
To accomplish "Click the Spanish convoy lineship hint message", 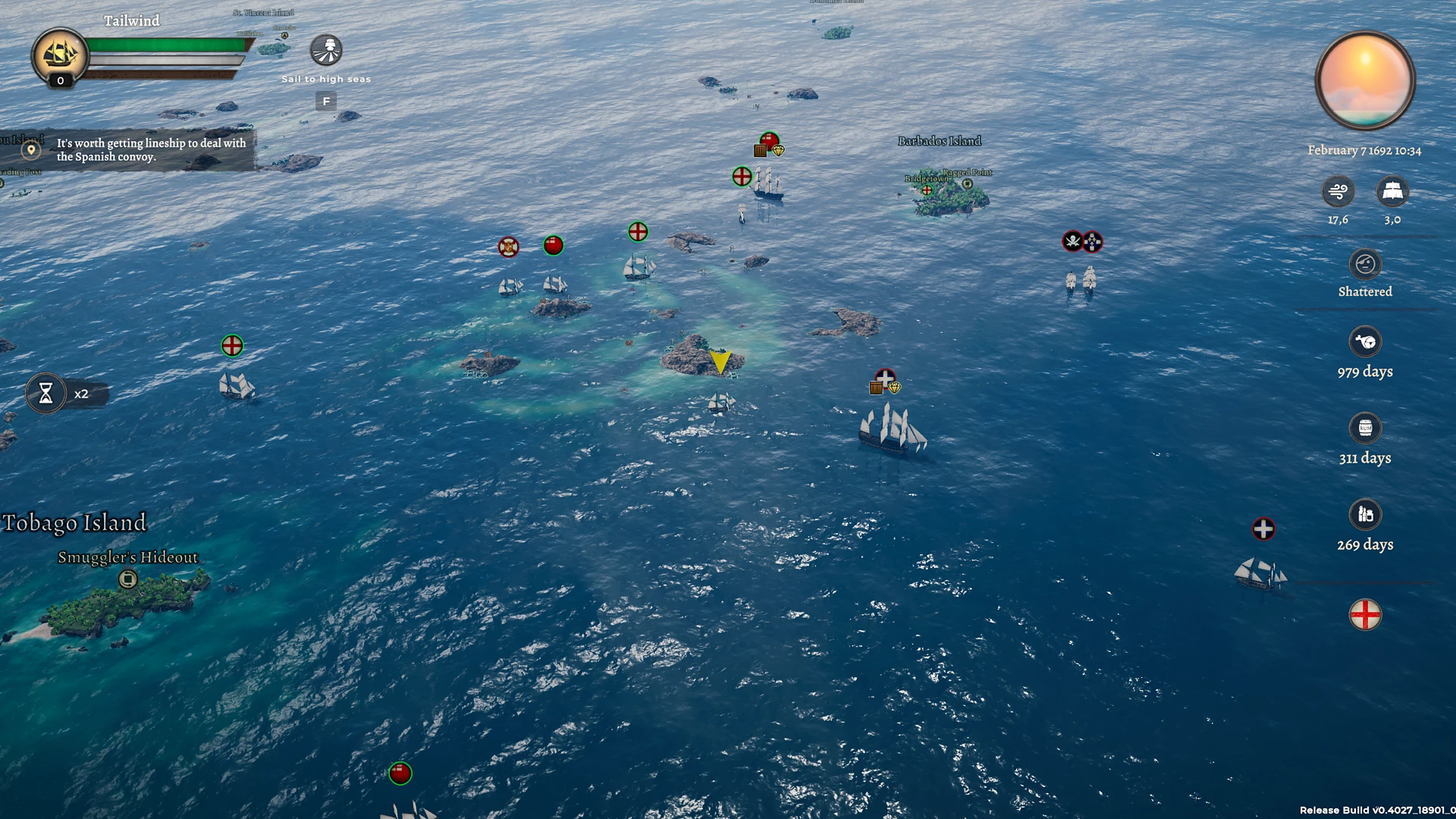I will 152,149.
